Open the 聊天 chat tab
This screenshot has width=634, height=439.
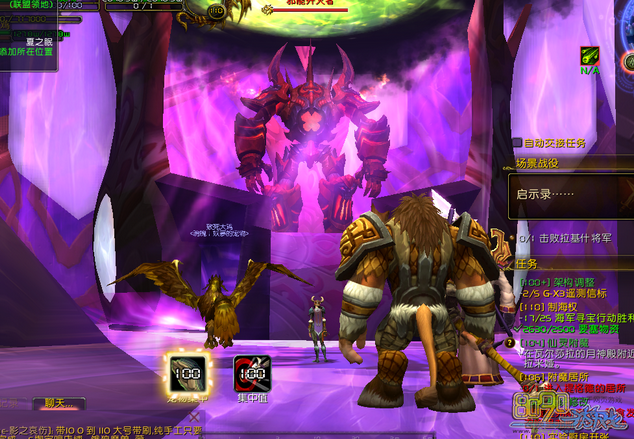[x=58, y=404]
